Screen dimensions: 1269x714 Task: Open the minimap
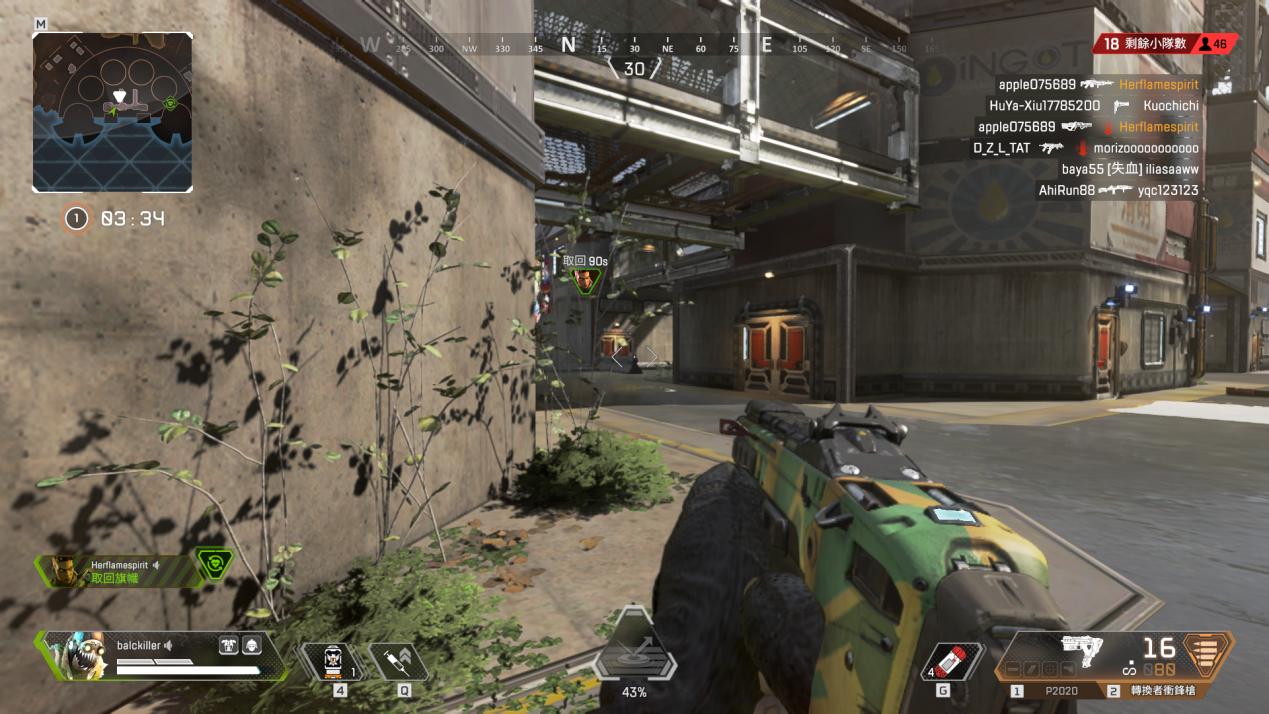click(x=112, y=111)
